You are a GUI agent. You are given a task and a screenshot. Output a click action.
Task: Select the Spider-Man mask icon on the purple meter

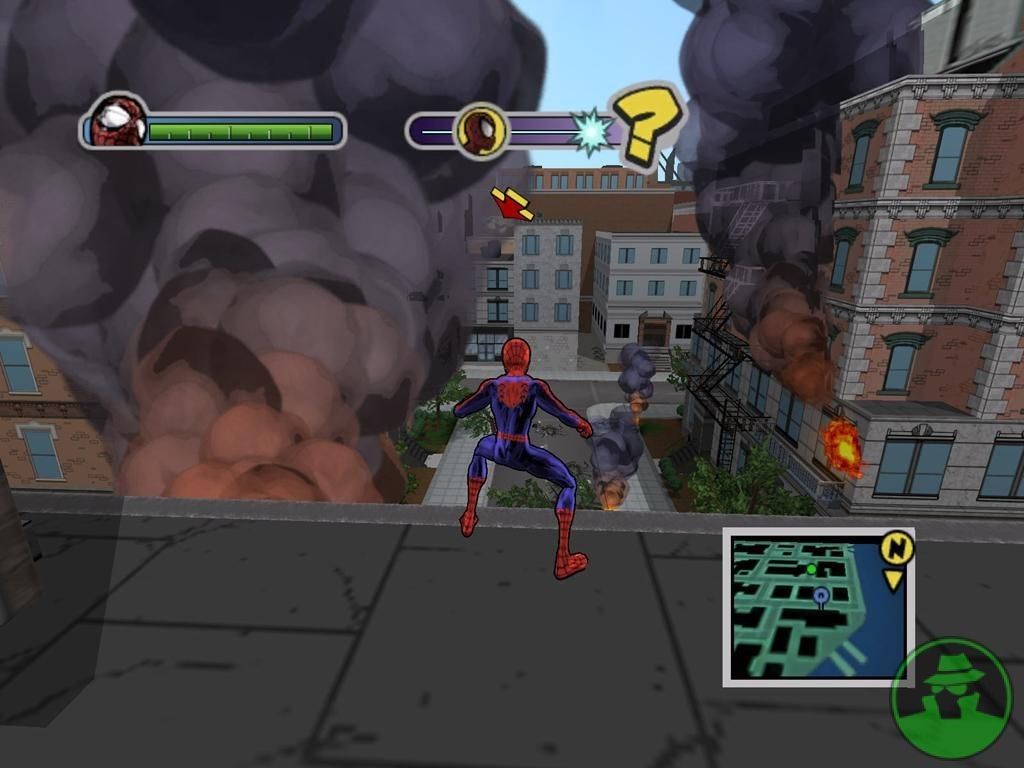pyautogui.click(x=481, y=131)
